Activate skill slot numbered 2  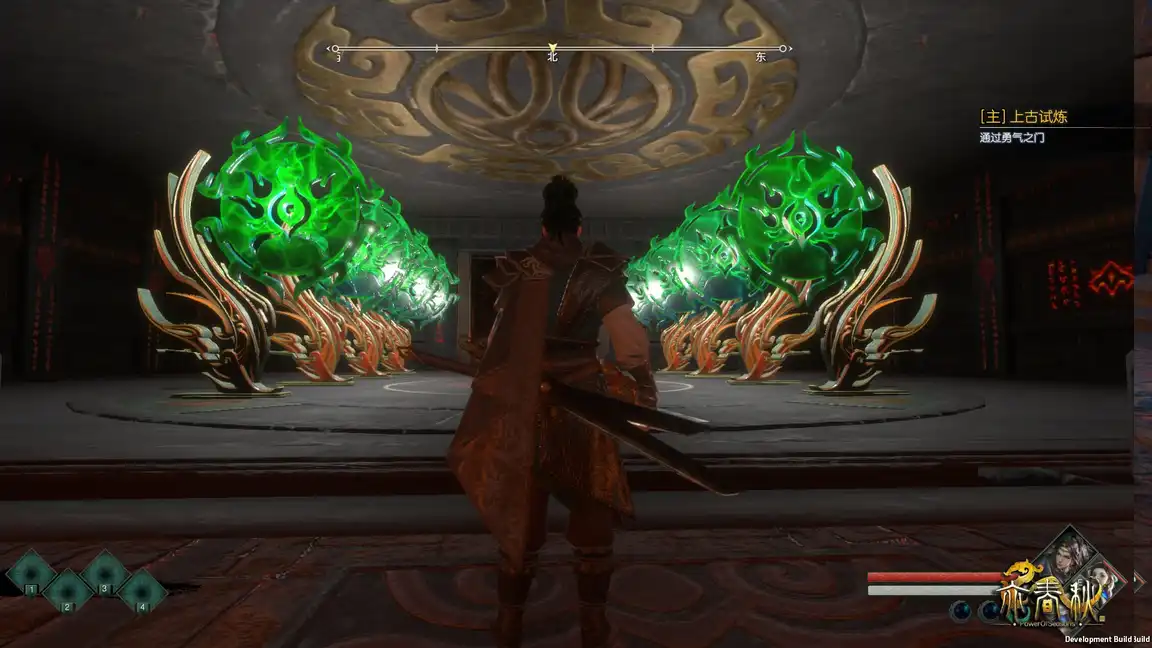pos(68,592)
